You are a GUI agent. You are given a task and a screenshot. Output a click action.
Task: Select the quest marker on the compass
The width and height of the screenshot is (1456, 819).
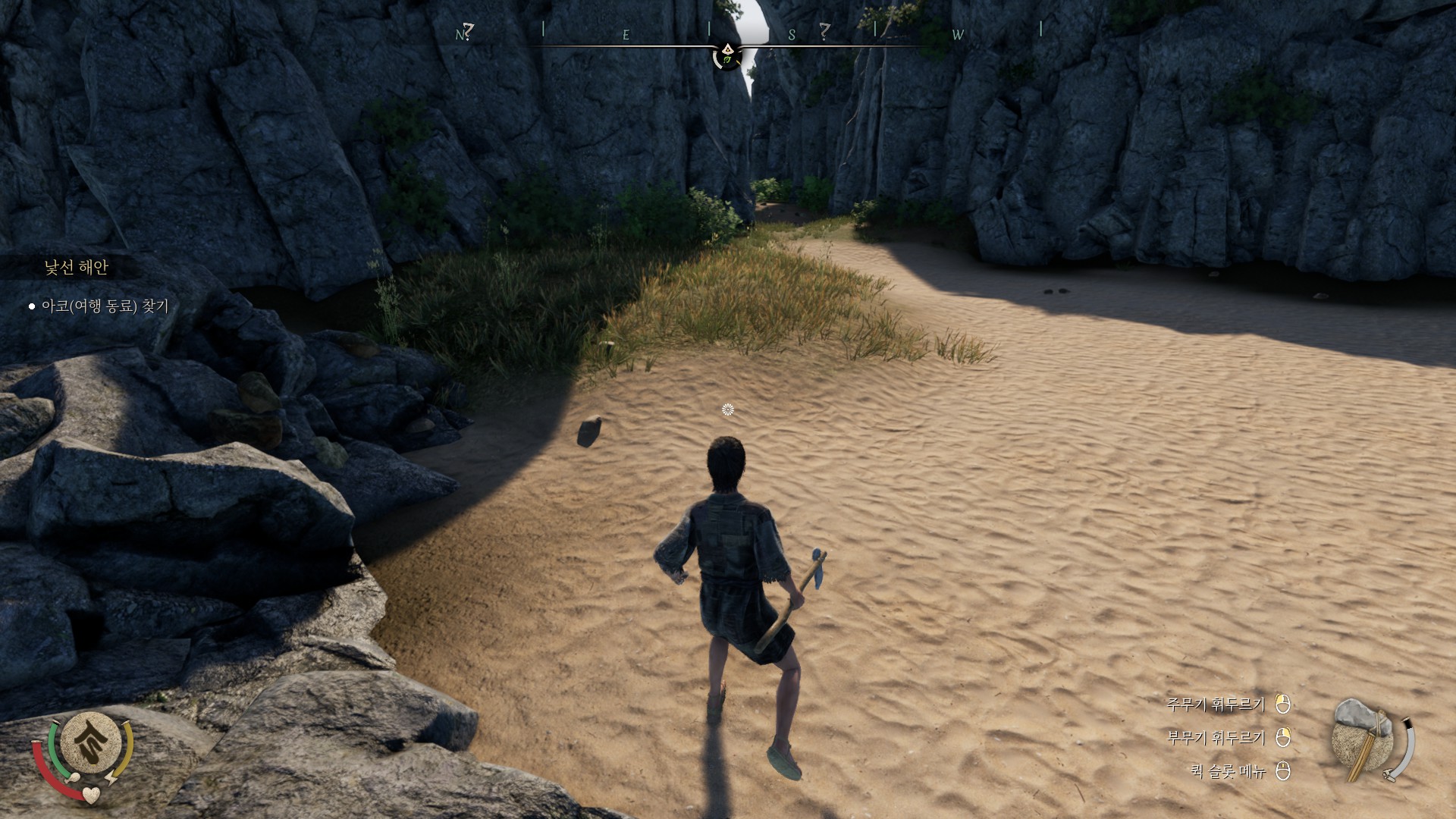pyautogui.click(x=728, y=55)
